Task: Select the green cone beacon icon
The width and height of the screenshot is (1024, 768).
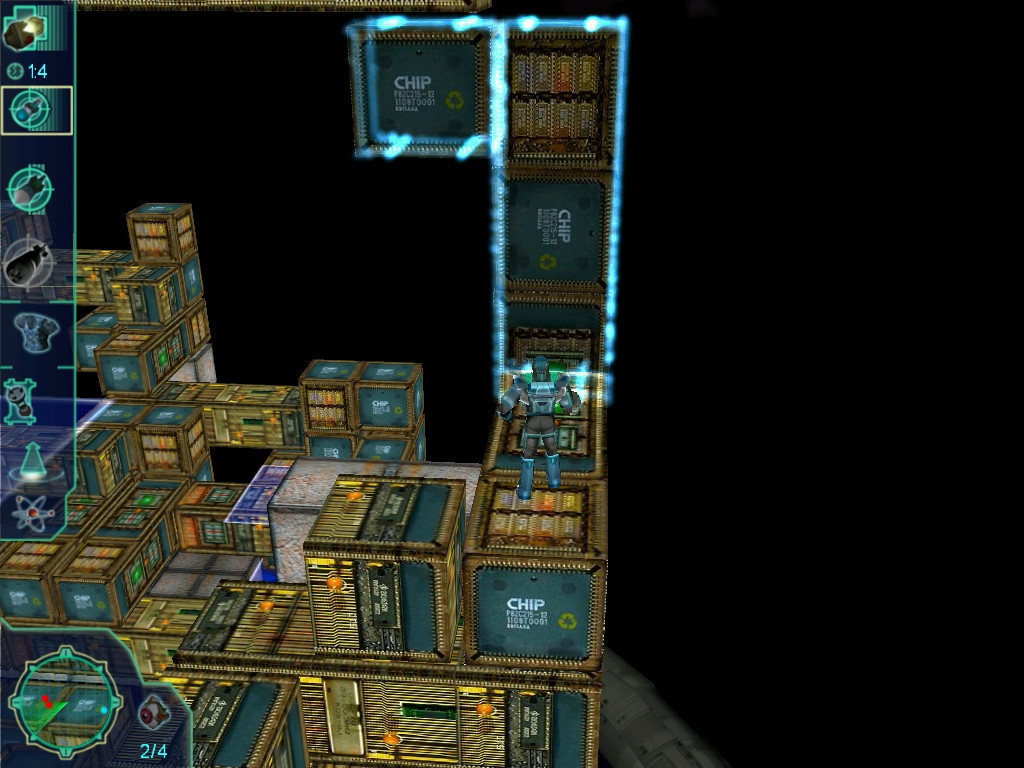Action: [32, 462]
